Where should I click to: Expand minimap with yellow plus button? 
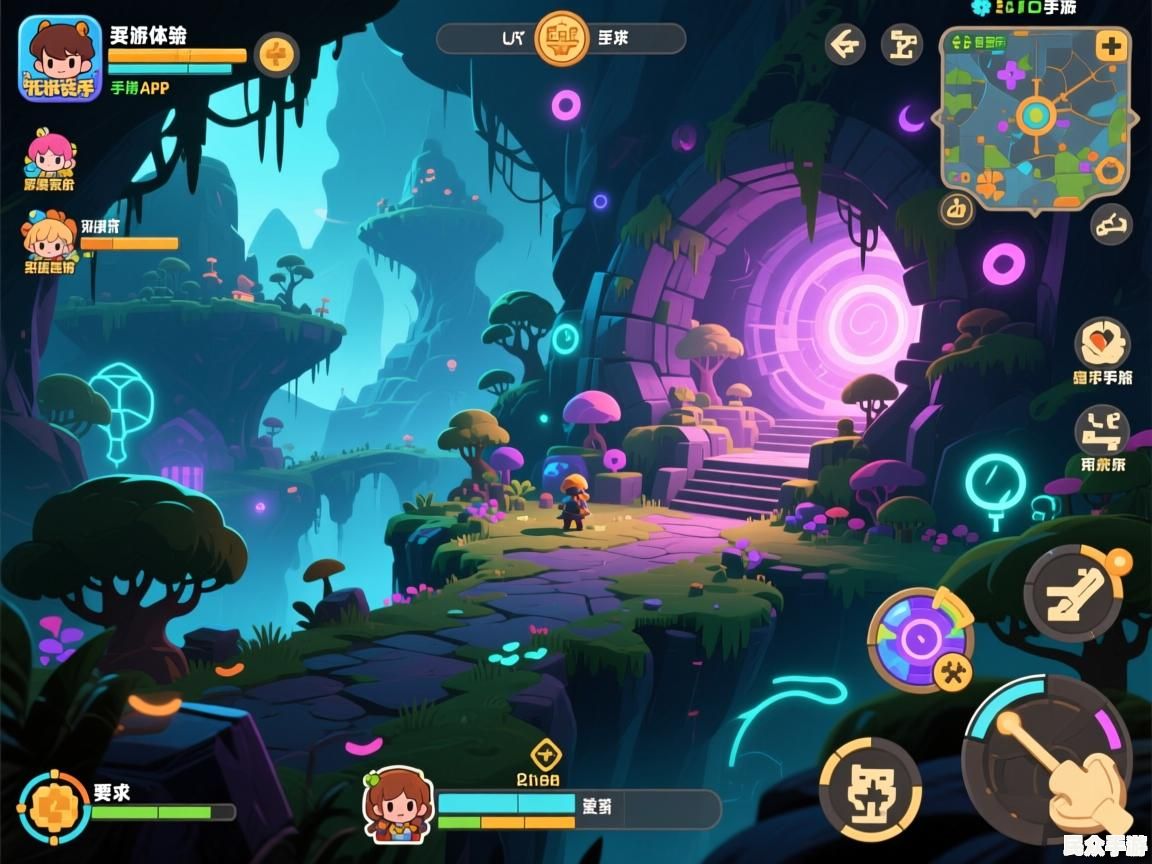tap(1111, 45)
